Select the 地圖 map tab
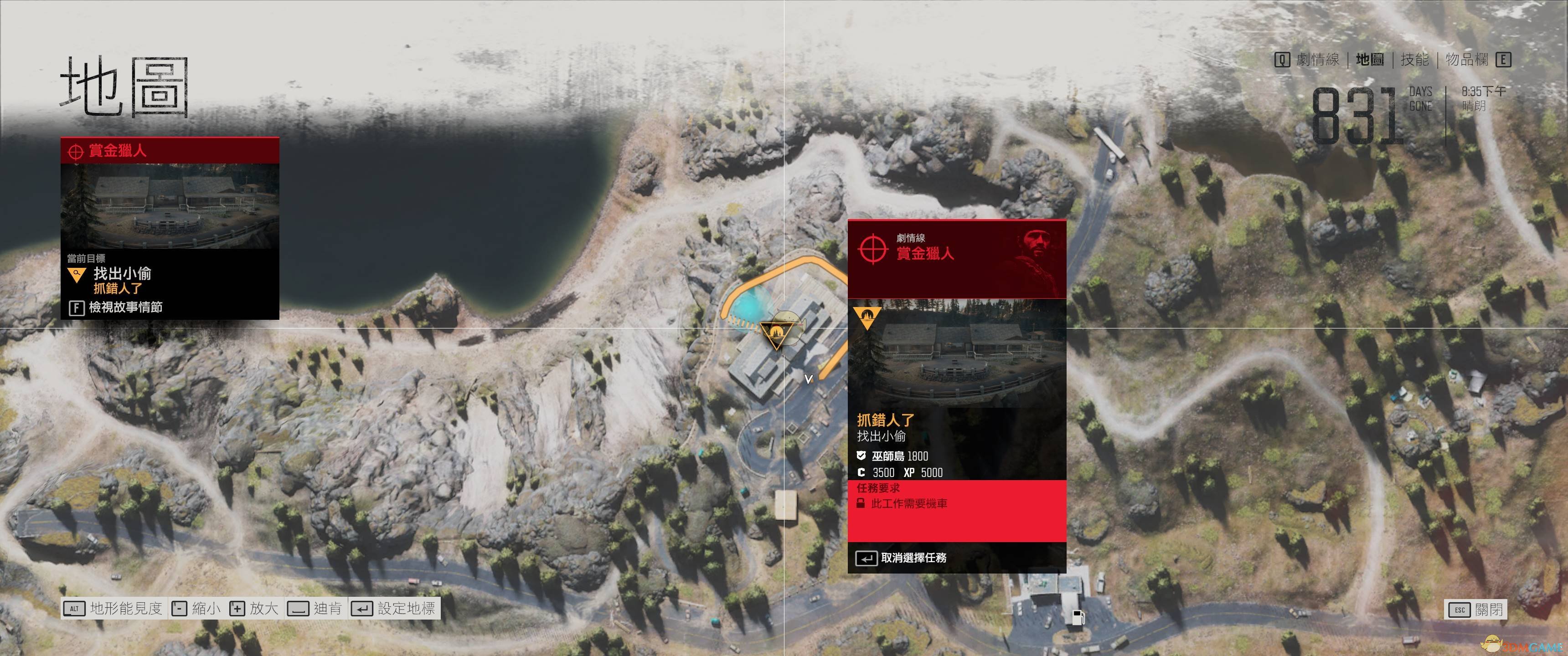This screenshot has height=656, width=1568. click(x=1370, y=60)
